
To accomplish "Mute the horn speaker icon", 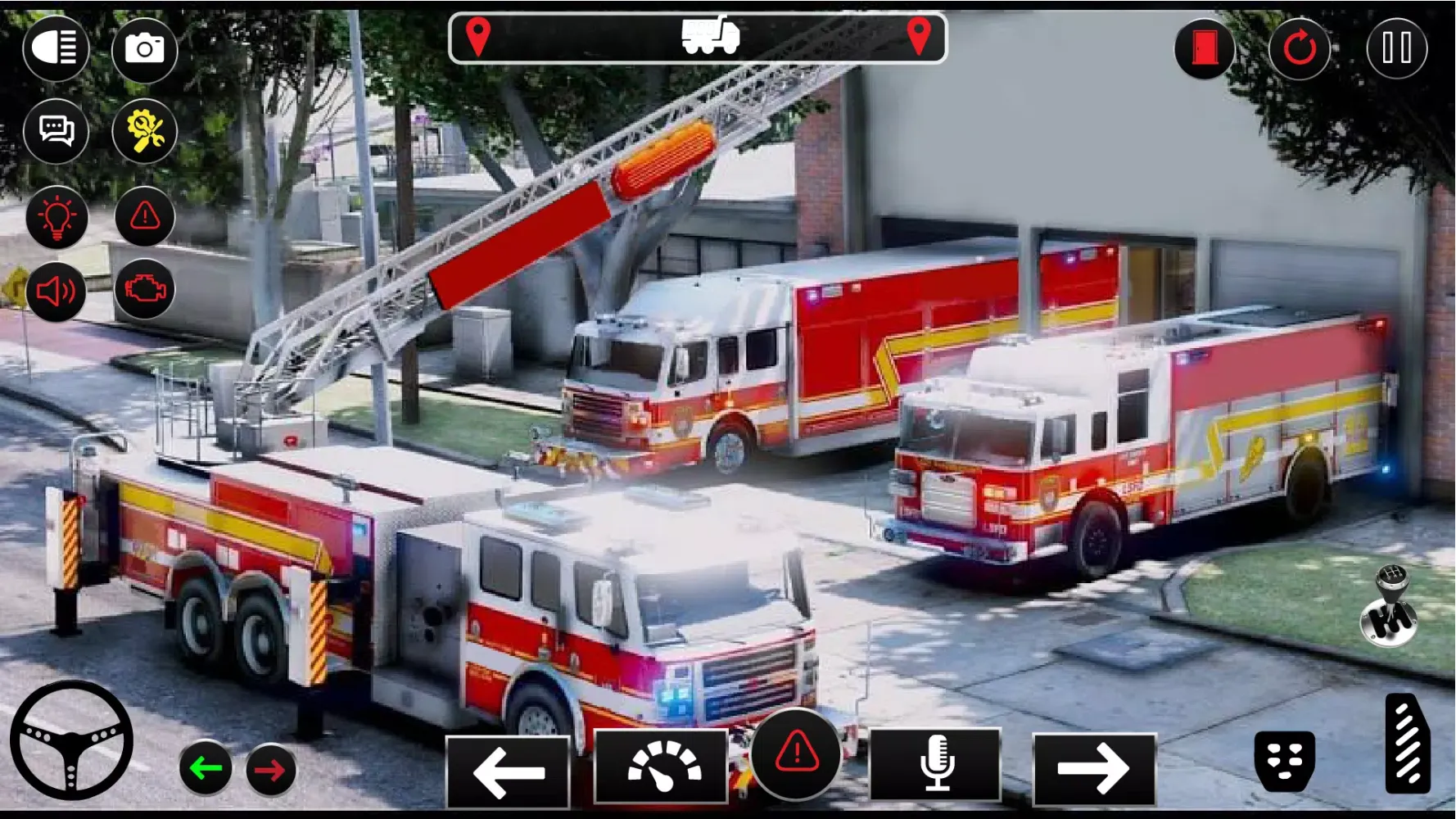I will (x=56, y=291).
